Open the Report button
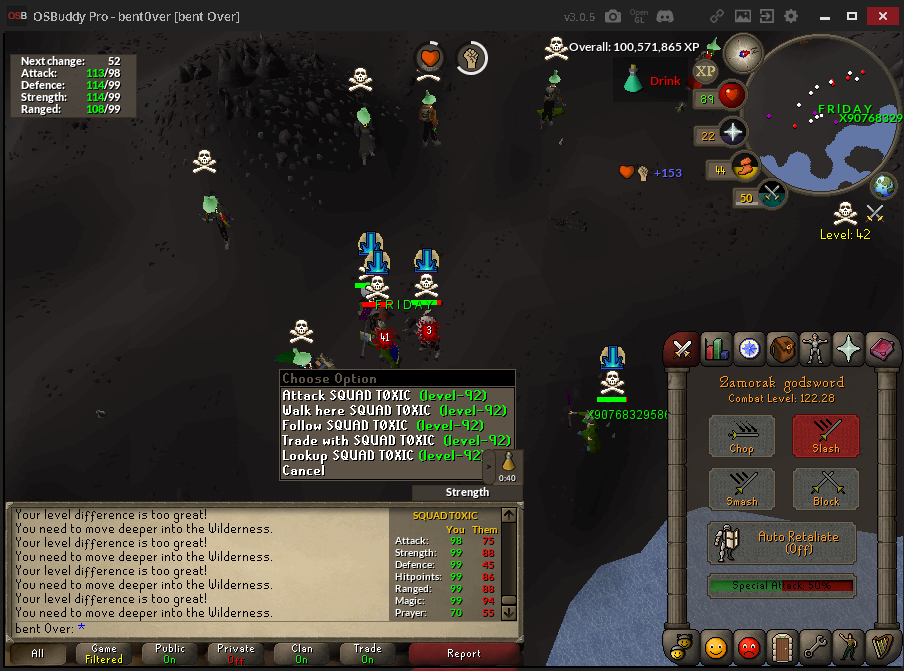Image resolution: width=904 pixels, height=671 pixels. [x=464, y=654]
